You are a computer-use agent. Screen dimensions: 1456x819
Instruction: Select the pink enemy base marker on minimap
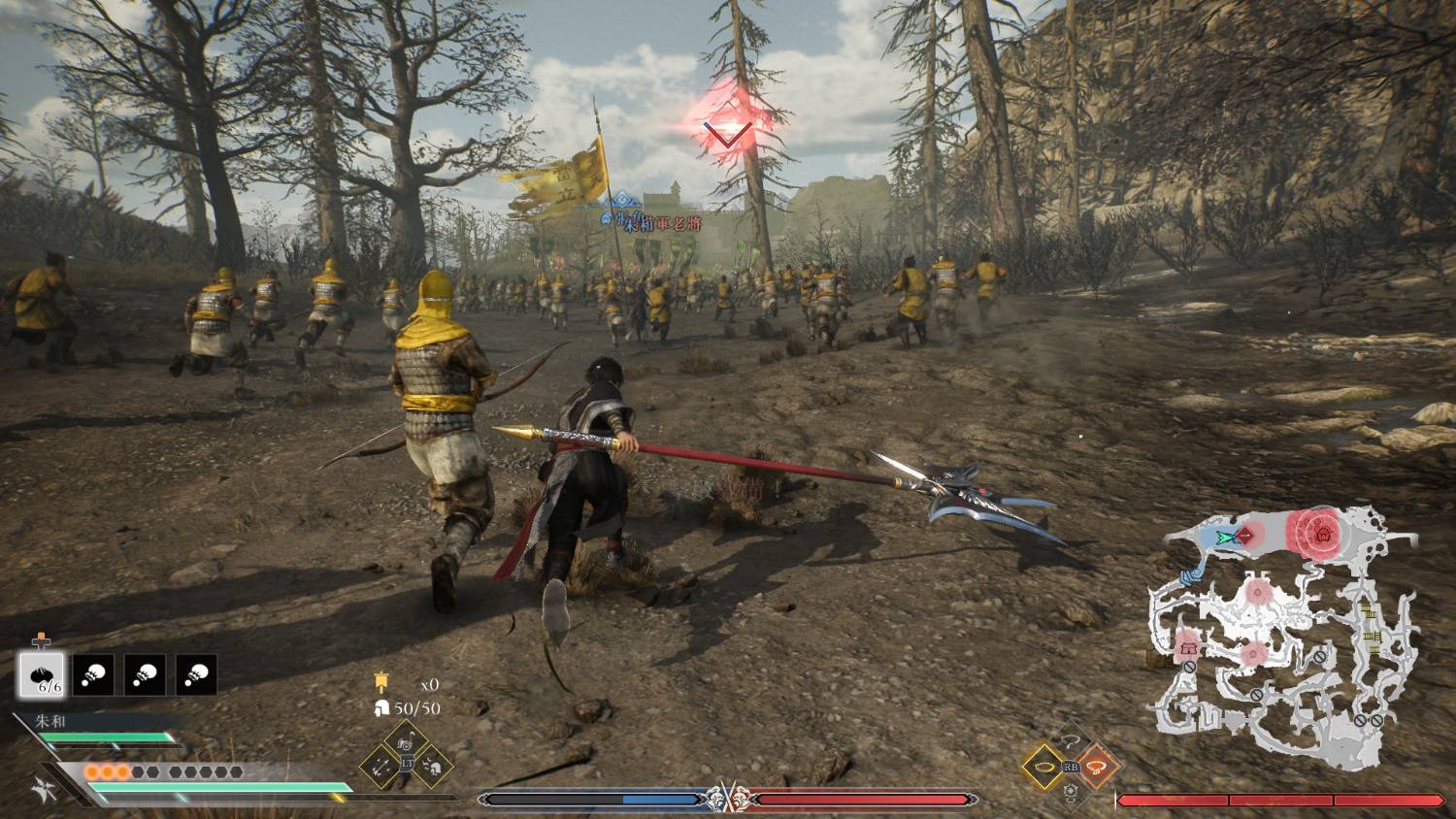1188,647
